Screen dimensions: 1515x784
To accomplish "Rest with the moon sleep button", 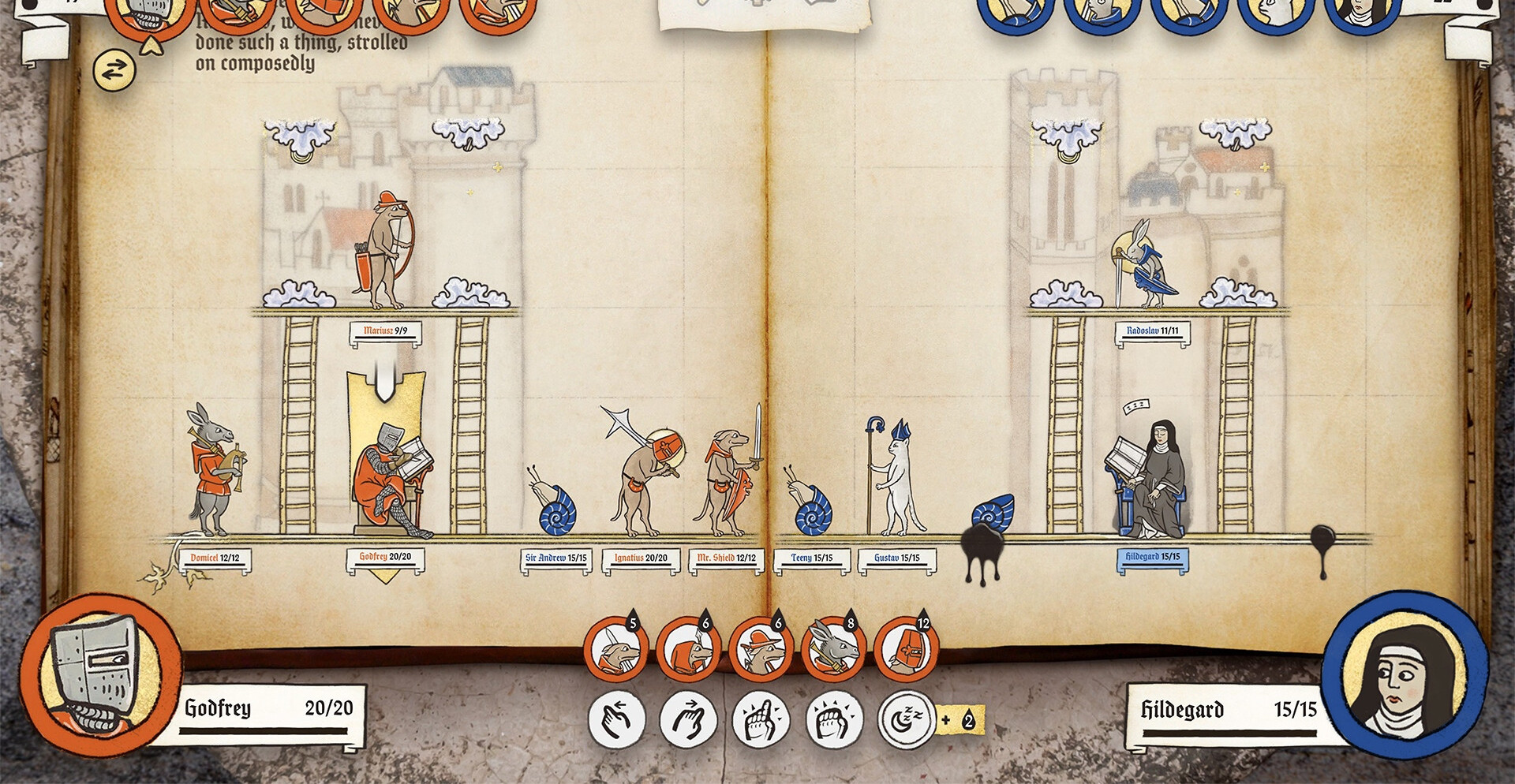I will click(x=907, y=719).
